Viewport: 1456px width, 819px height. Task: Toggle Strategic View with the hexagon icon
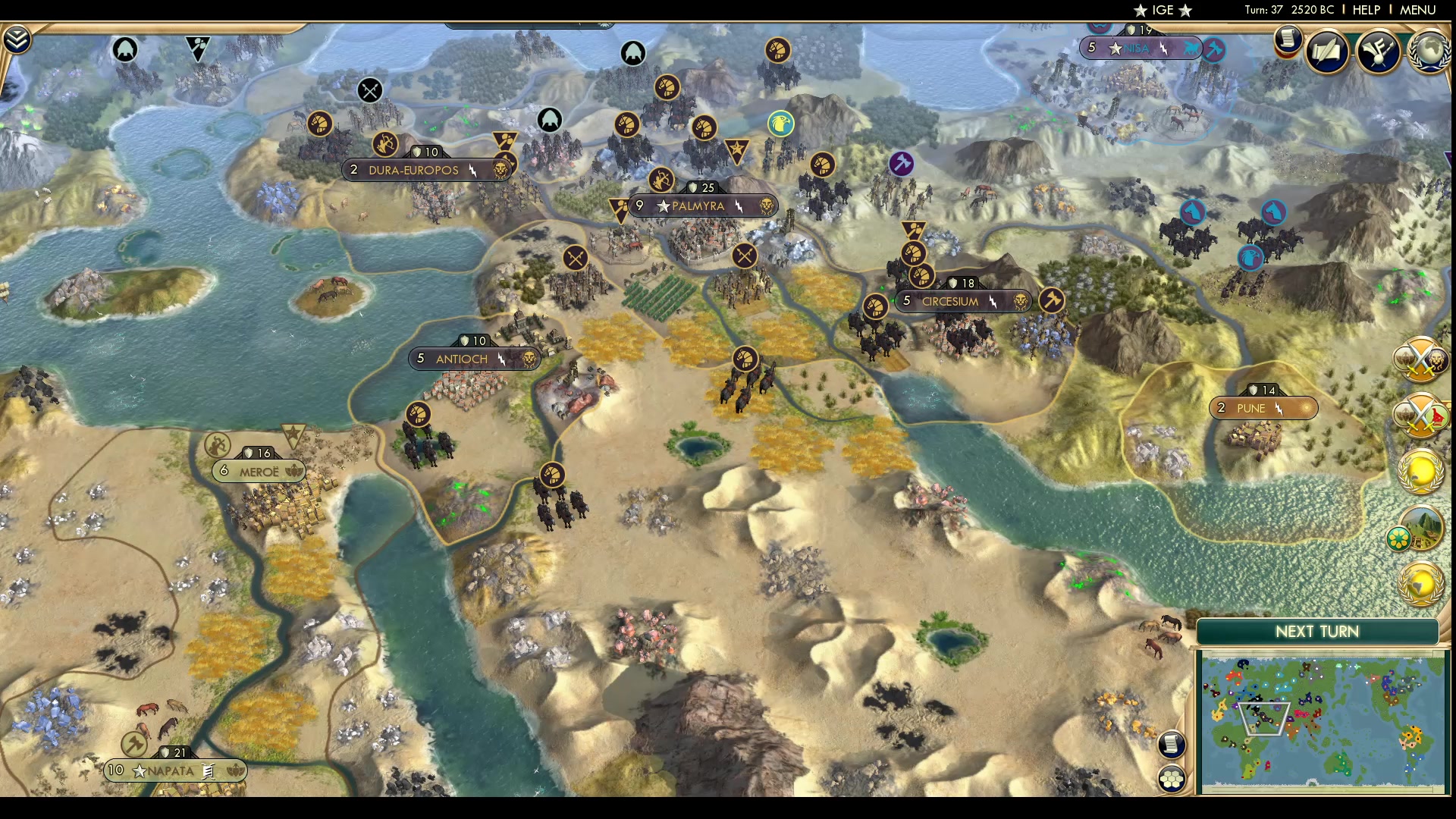coord(1172,777)
